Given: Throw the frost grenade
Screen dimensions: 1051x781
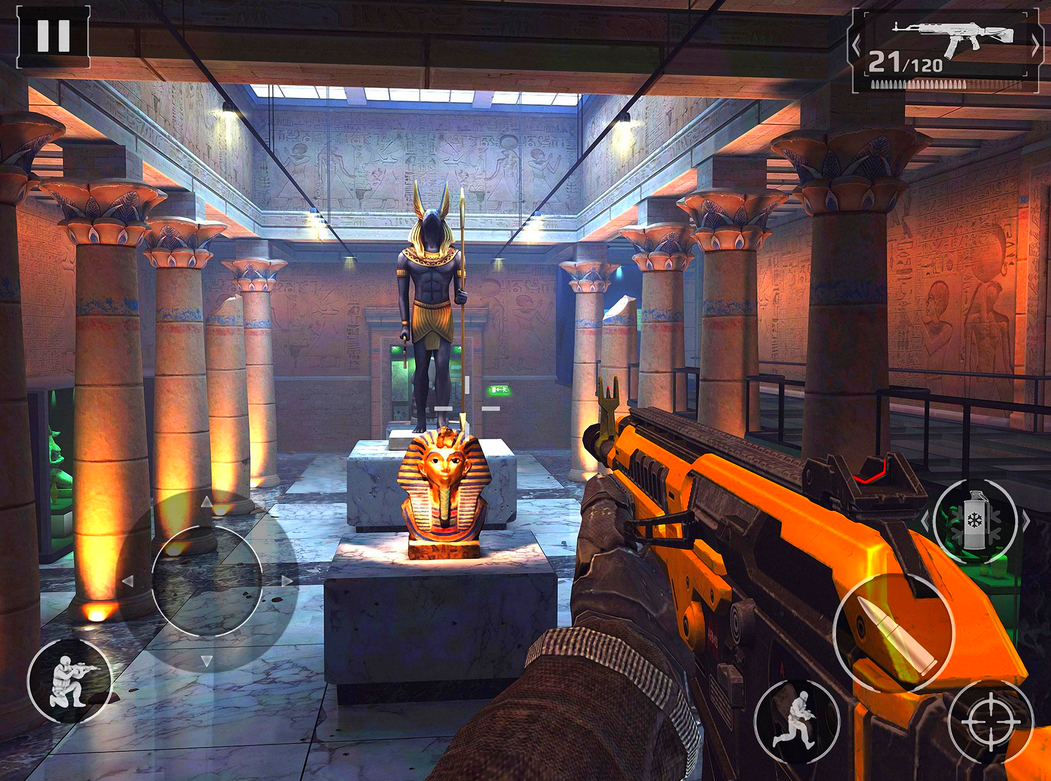Looking at the screenshot, I should click(x=973, y=520).
